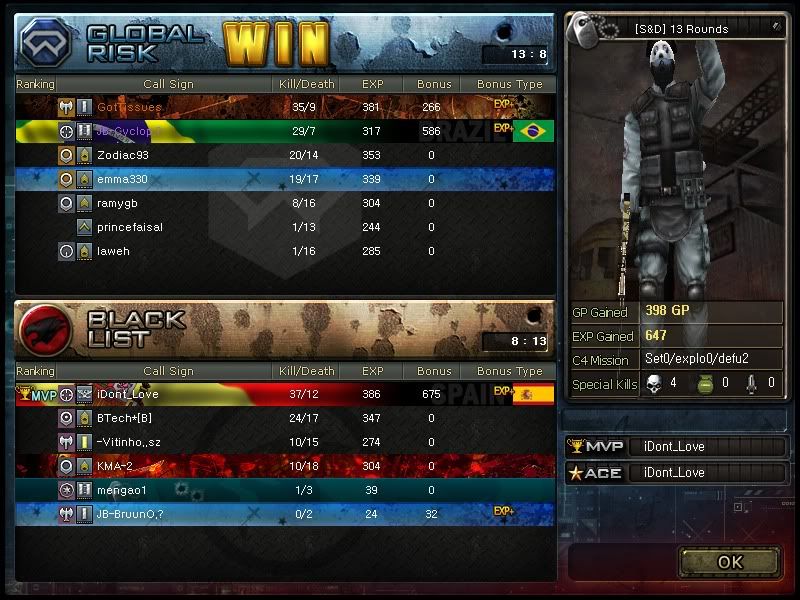
Task: Choose the BTech+[B] player row
Action: click(285, 418)
